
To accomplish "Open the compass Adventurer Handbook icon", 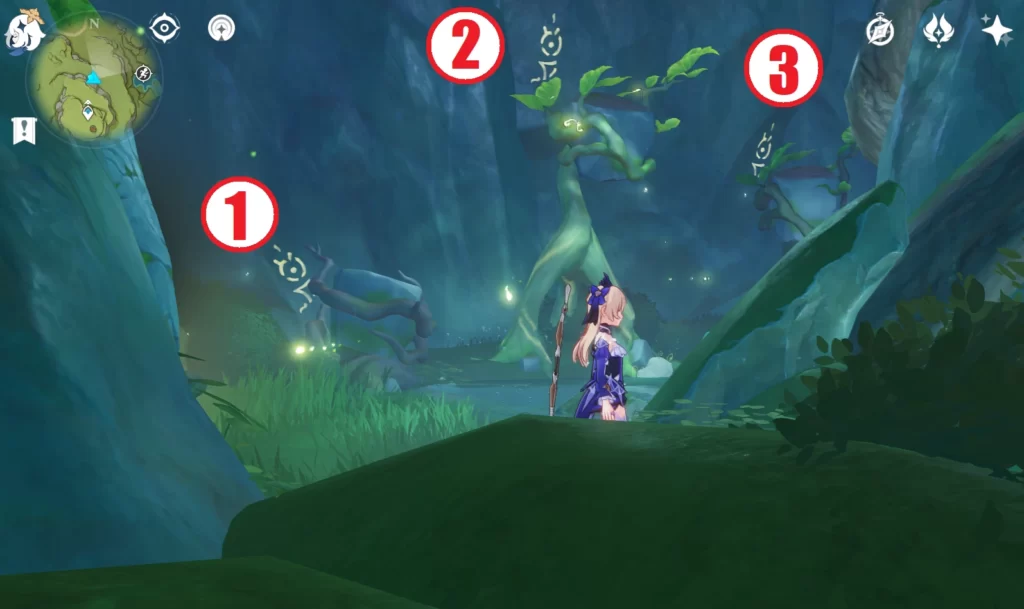I will pyautogui.click(x=880, y=31).
